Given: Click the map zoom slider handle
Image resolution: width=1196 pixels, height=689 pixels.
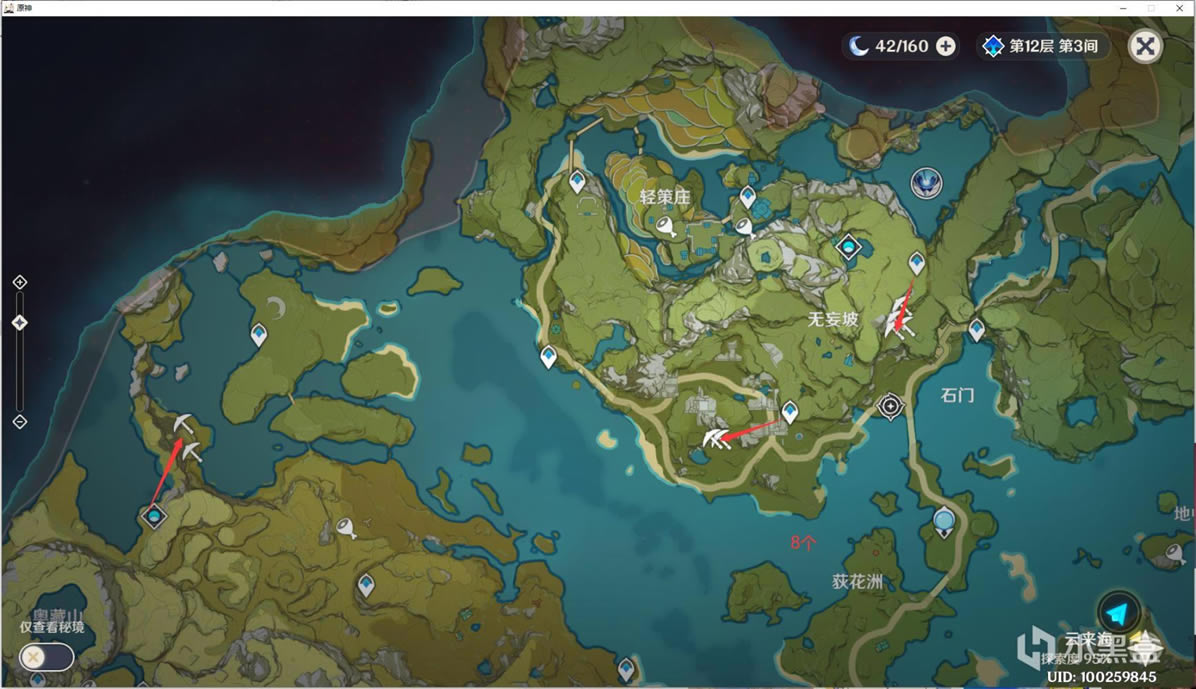Looking at the screenshot, I should click(x=19, y=322).
